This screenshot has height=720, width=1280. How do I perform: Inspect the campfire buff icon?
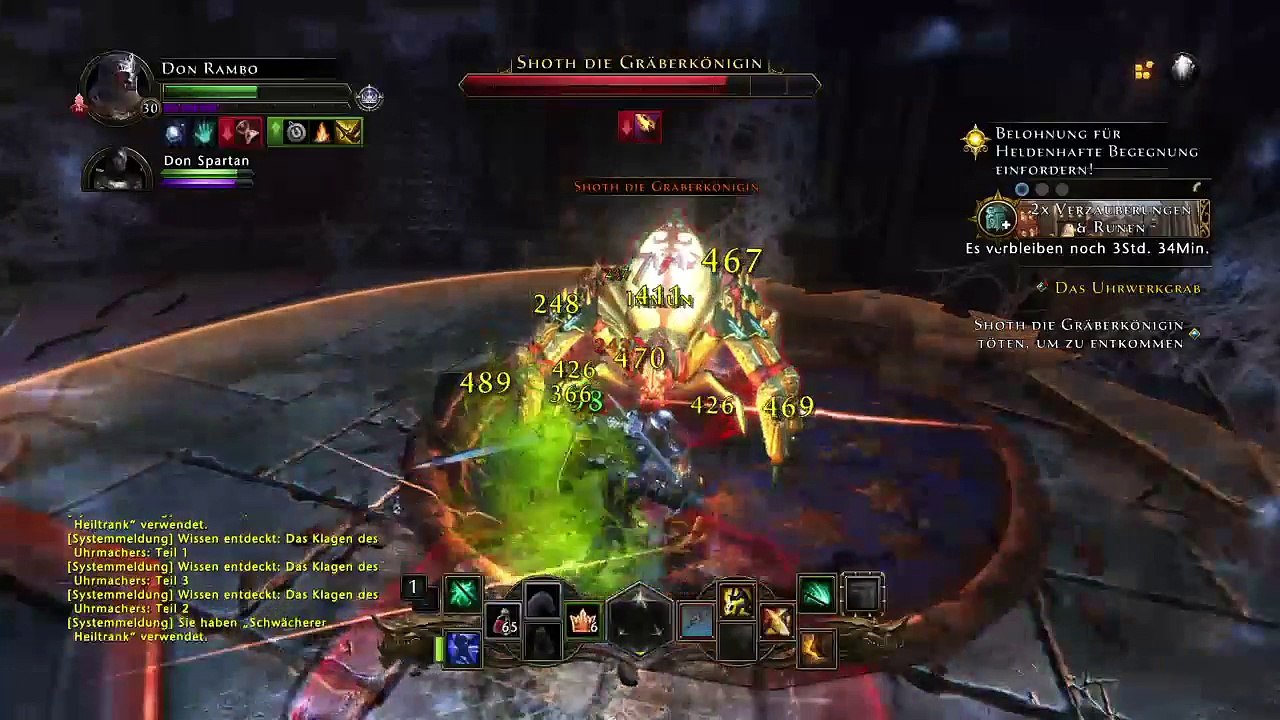[322, 131]
